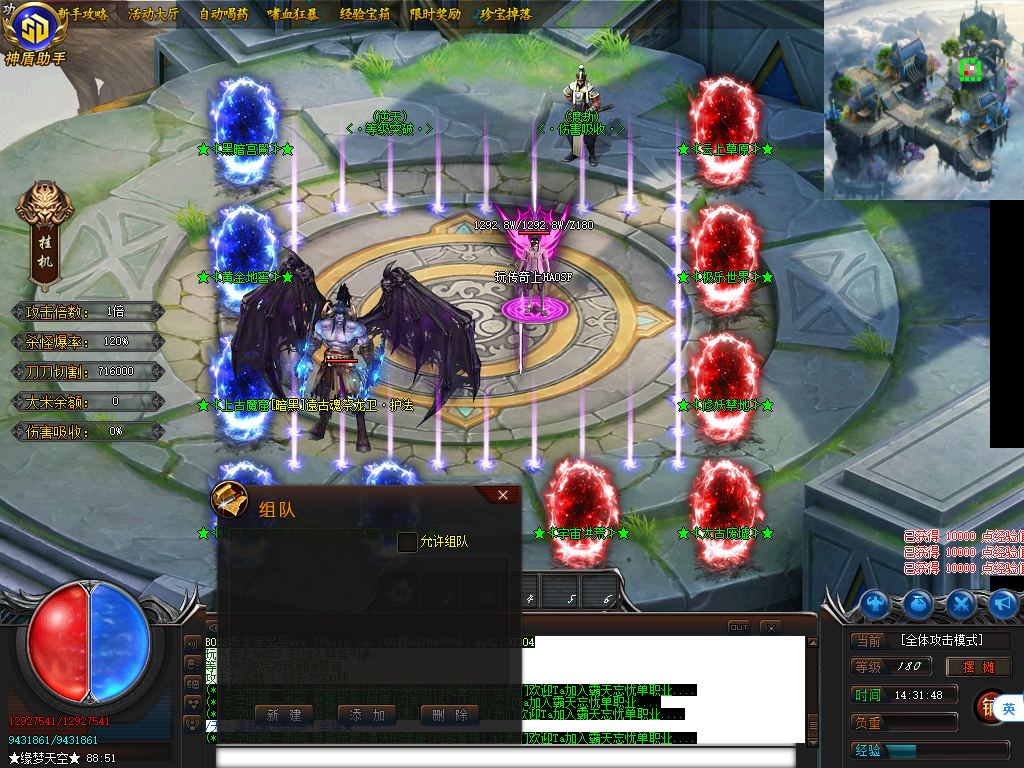
Task: Open the character figure round icon
Action: (877, 603)
